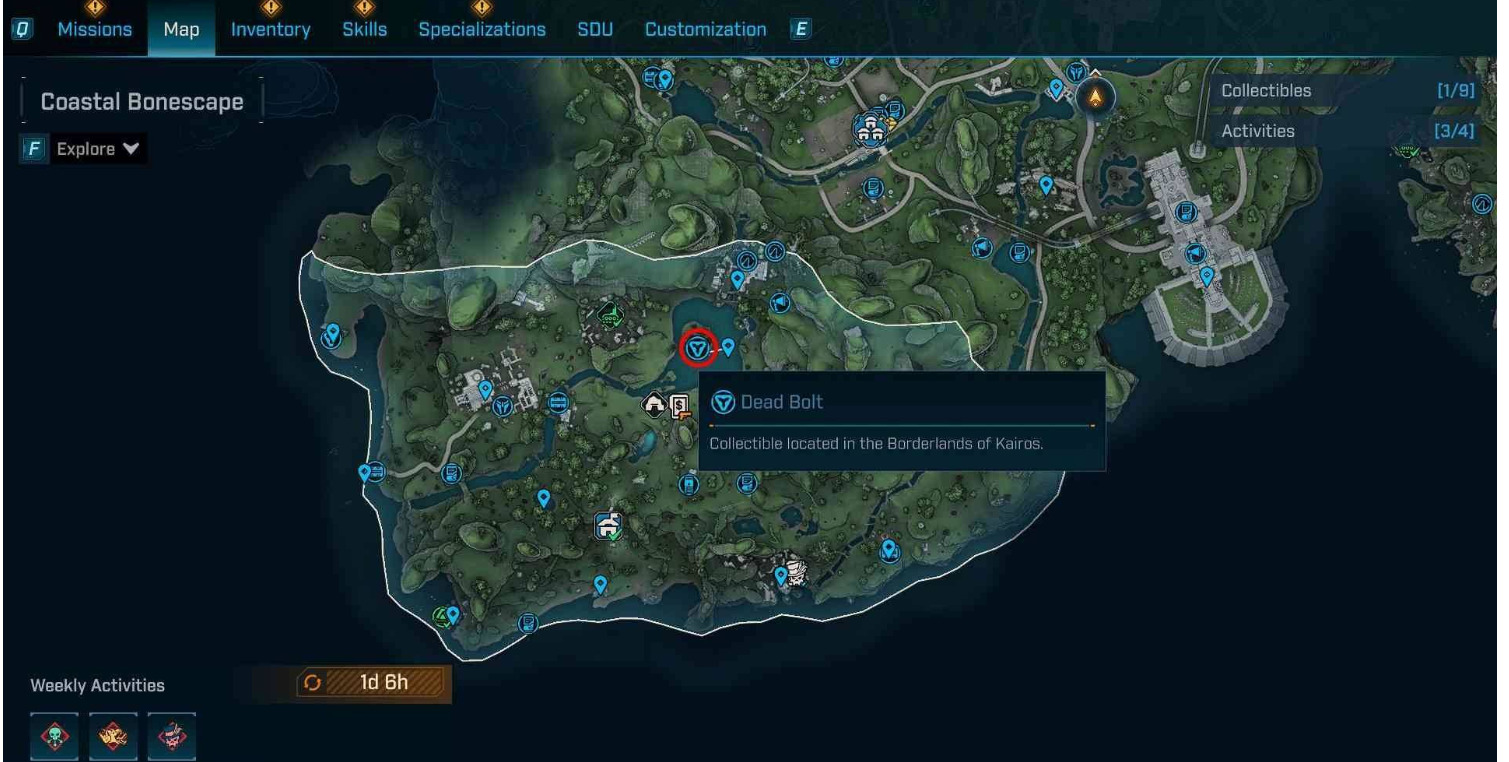Screen dimensions: 1509x762
Task: Click the skull-faced boss marker on the map
Action: pyautogui.click(x=797, y=573)
